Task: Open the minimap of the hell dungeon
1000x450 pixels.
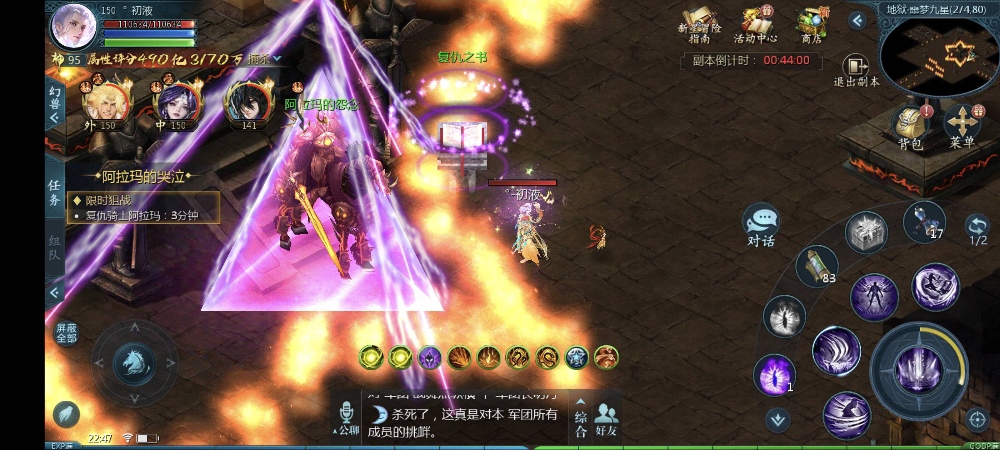Action: 938,55
